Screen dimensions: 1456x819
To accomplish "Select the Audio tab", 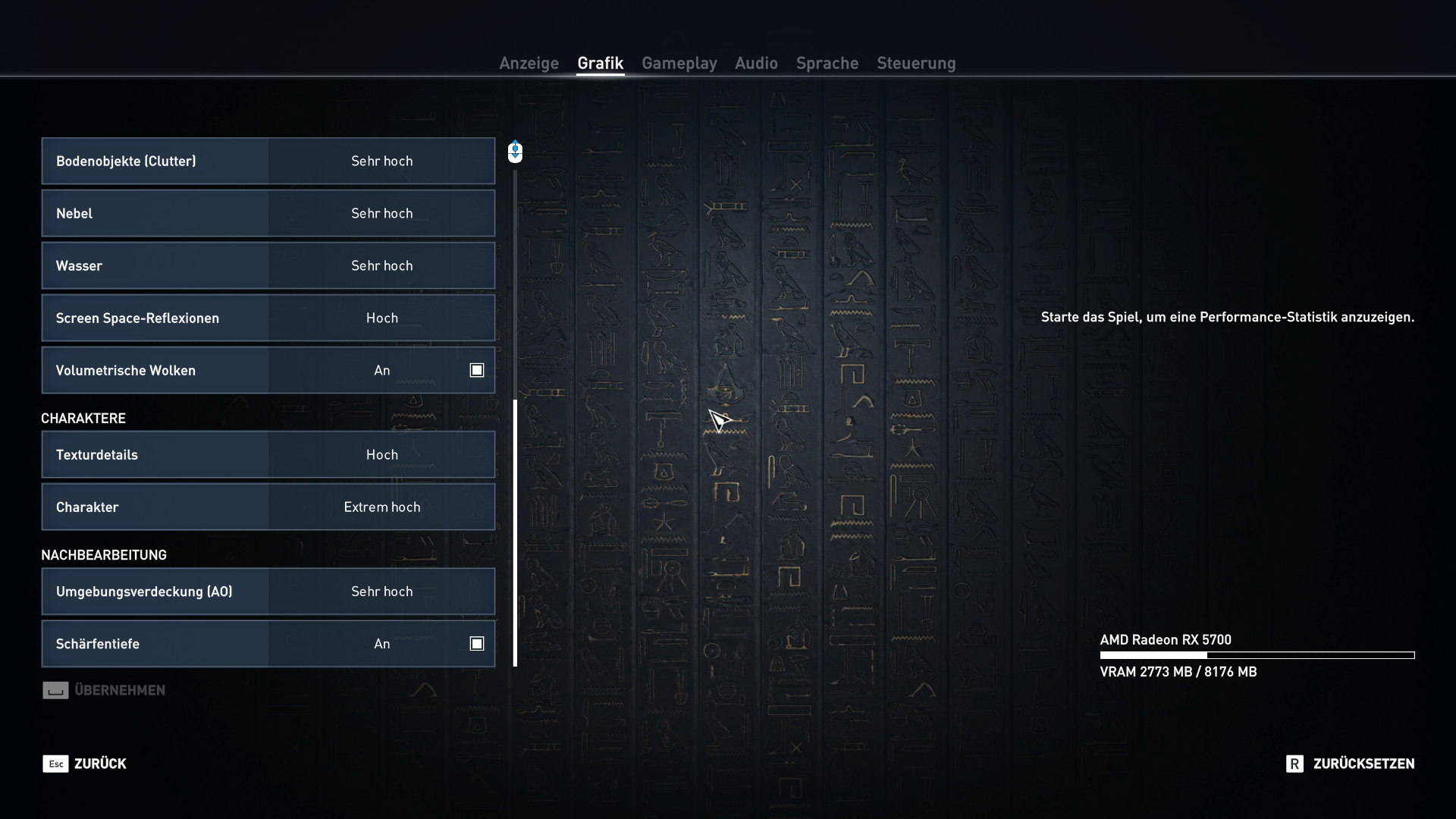I will (x=755, y=64).
